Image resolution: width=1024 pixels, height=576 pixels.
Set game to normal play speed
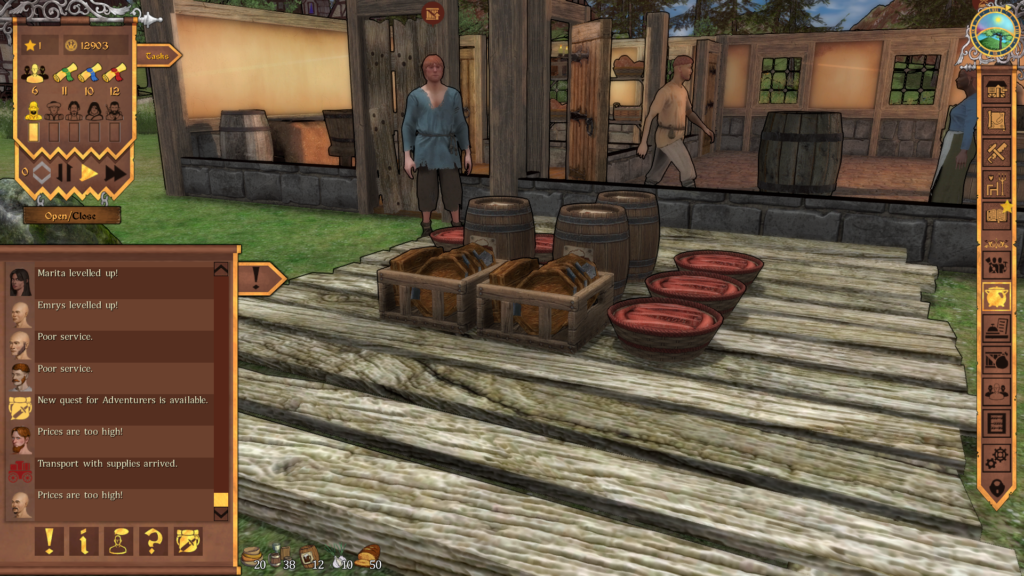coord(89,173)
